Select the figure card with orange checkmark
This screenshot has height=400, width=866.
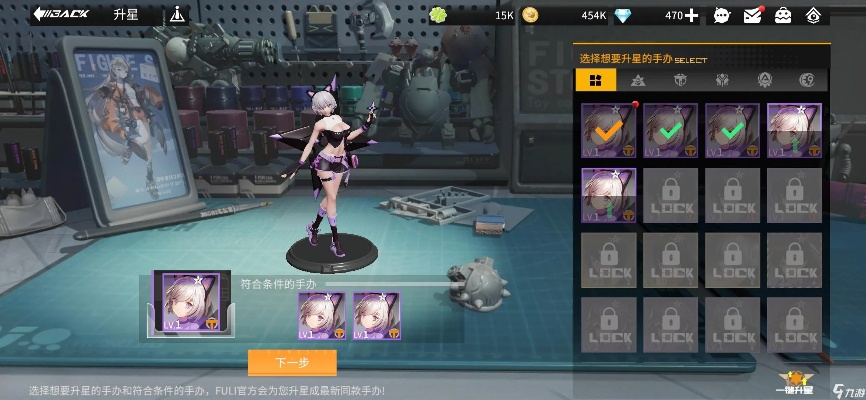(608, 131)
